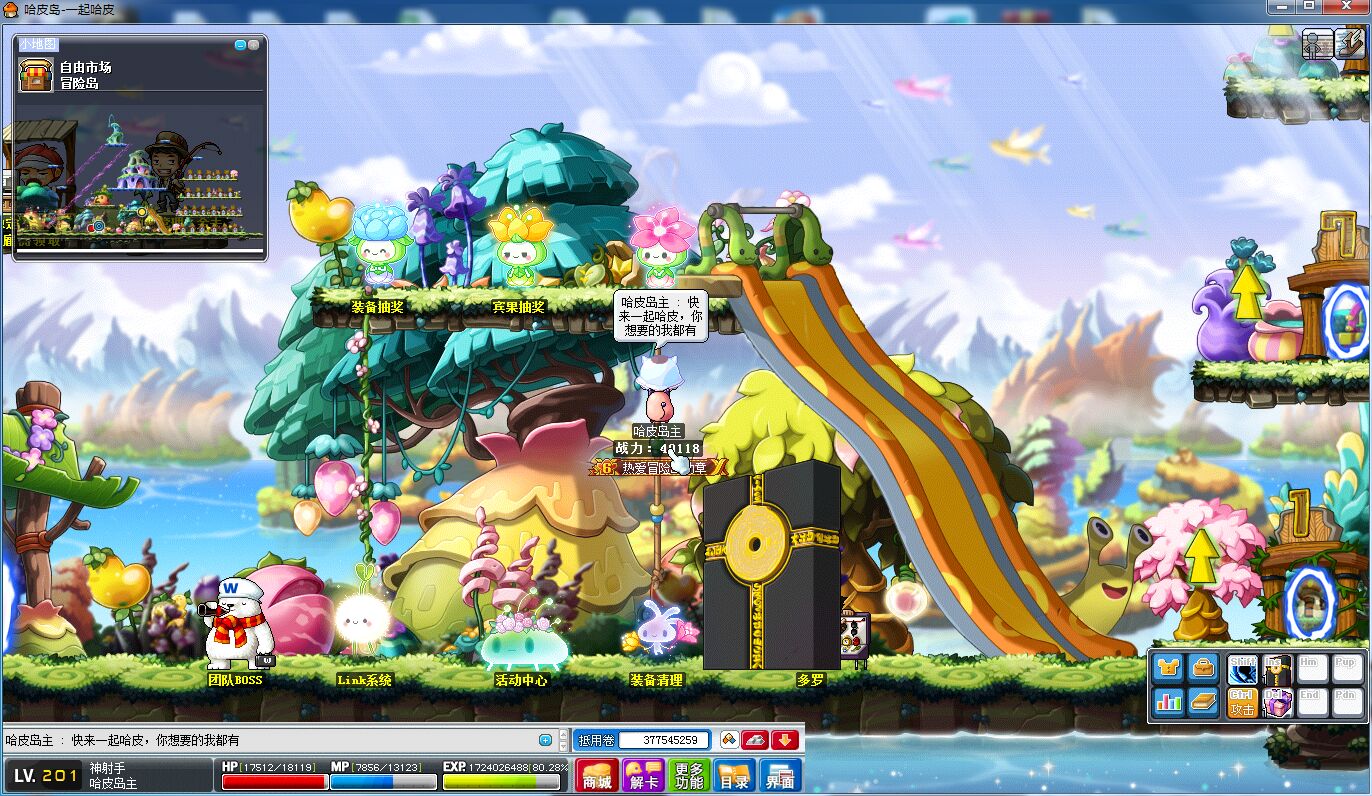
Task: Open the 商城 cash shop button
Action: (x=597, y=775)
